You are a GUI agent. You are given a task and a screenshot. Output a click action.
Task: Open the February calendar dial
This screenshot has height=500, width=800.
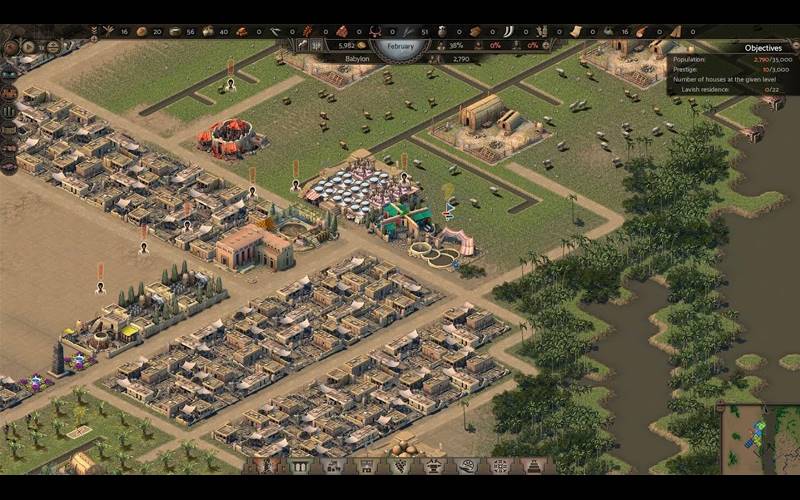coord(400,45)
